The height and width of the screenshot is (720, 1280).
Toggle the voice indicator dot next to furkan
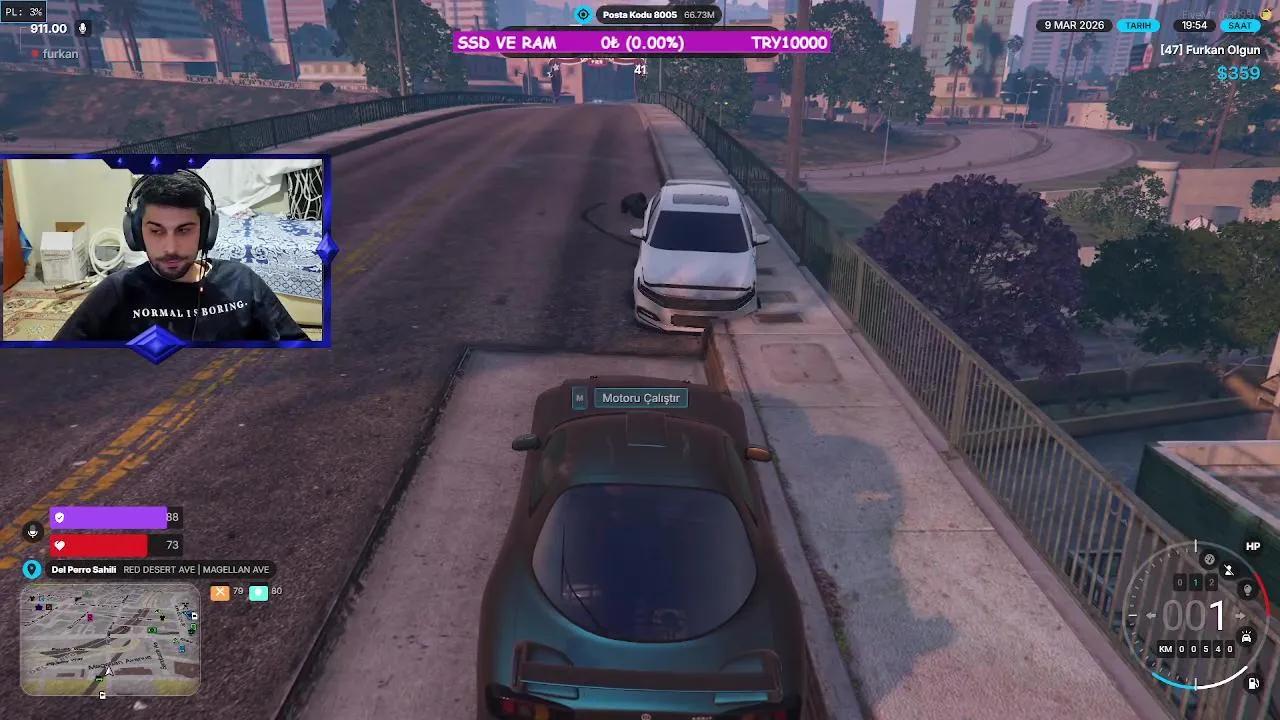pyautogui.click(x=35, y=53)
